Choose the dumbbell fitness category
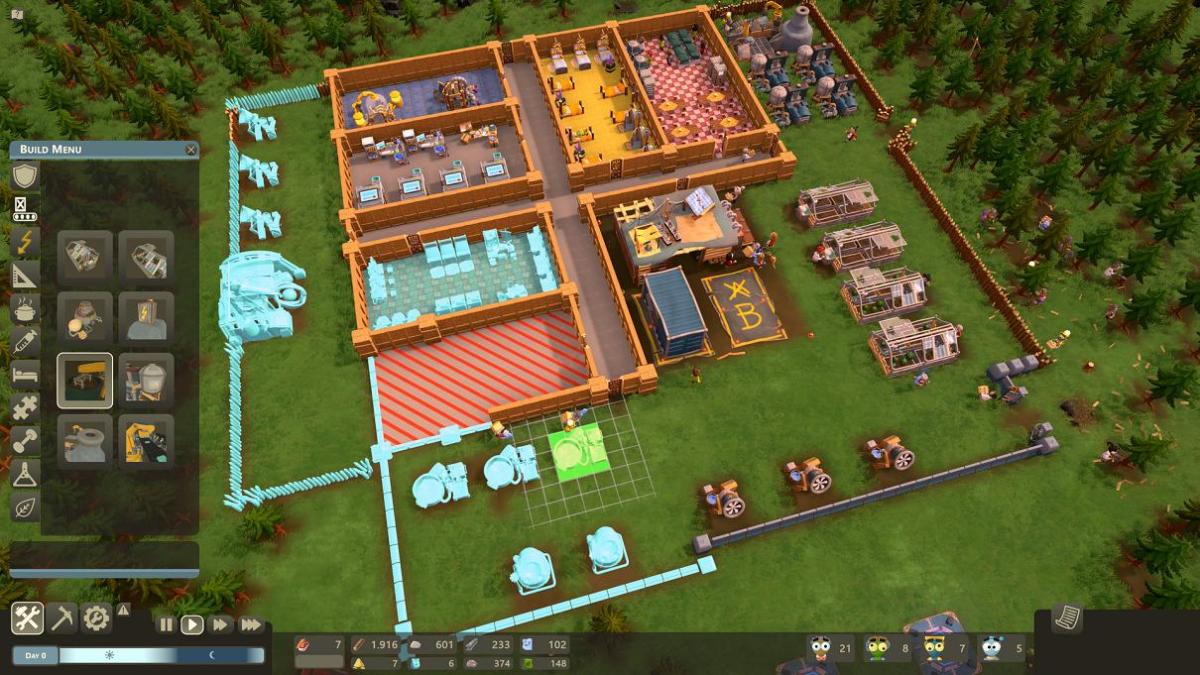The height and width of the screenshot is (675, 1200). [x=25, y=440]
